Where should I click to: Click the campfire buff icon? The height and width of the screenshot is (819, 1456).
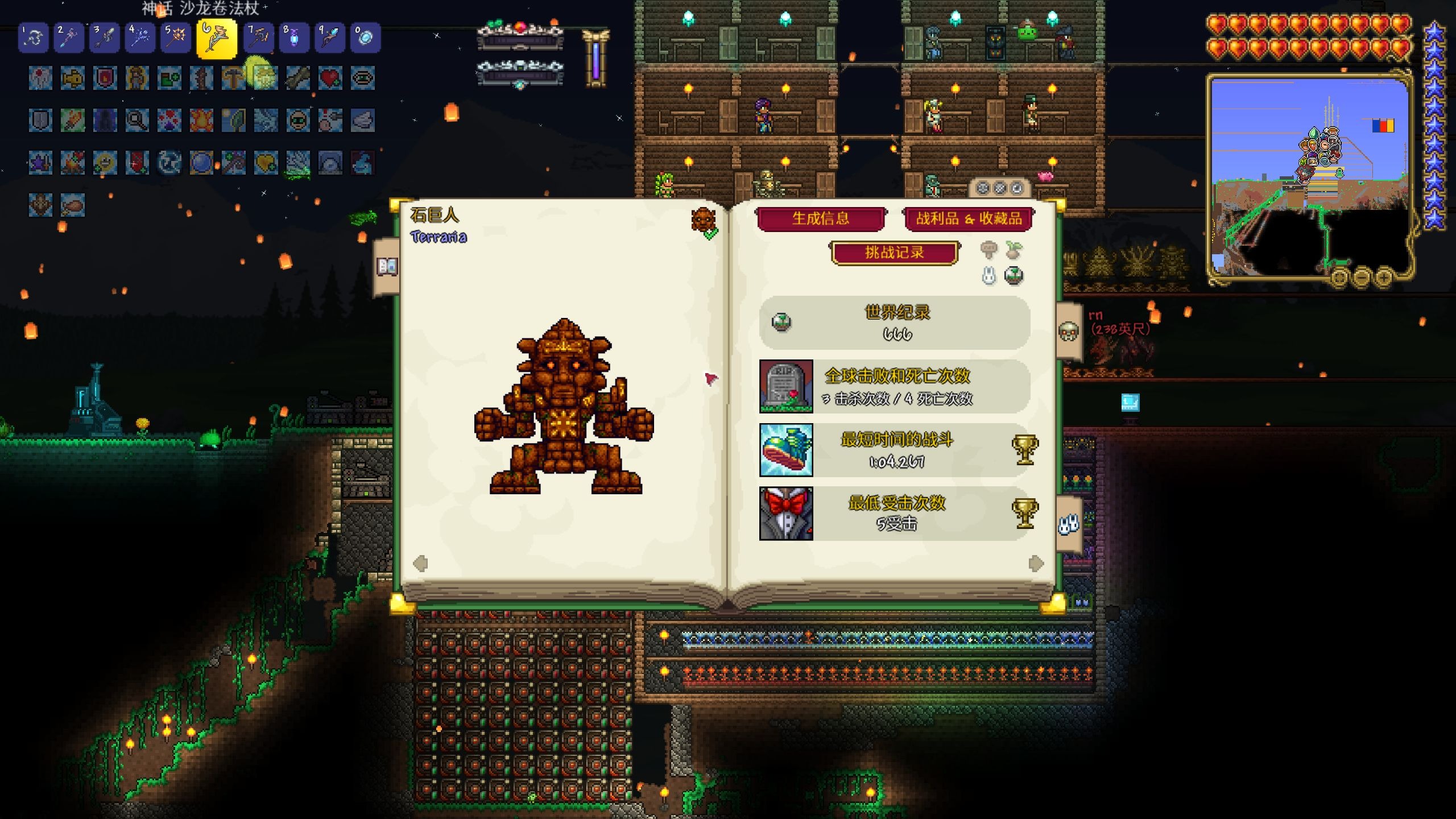(201, 121)
